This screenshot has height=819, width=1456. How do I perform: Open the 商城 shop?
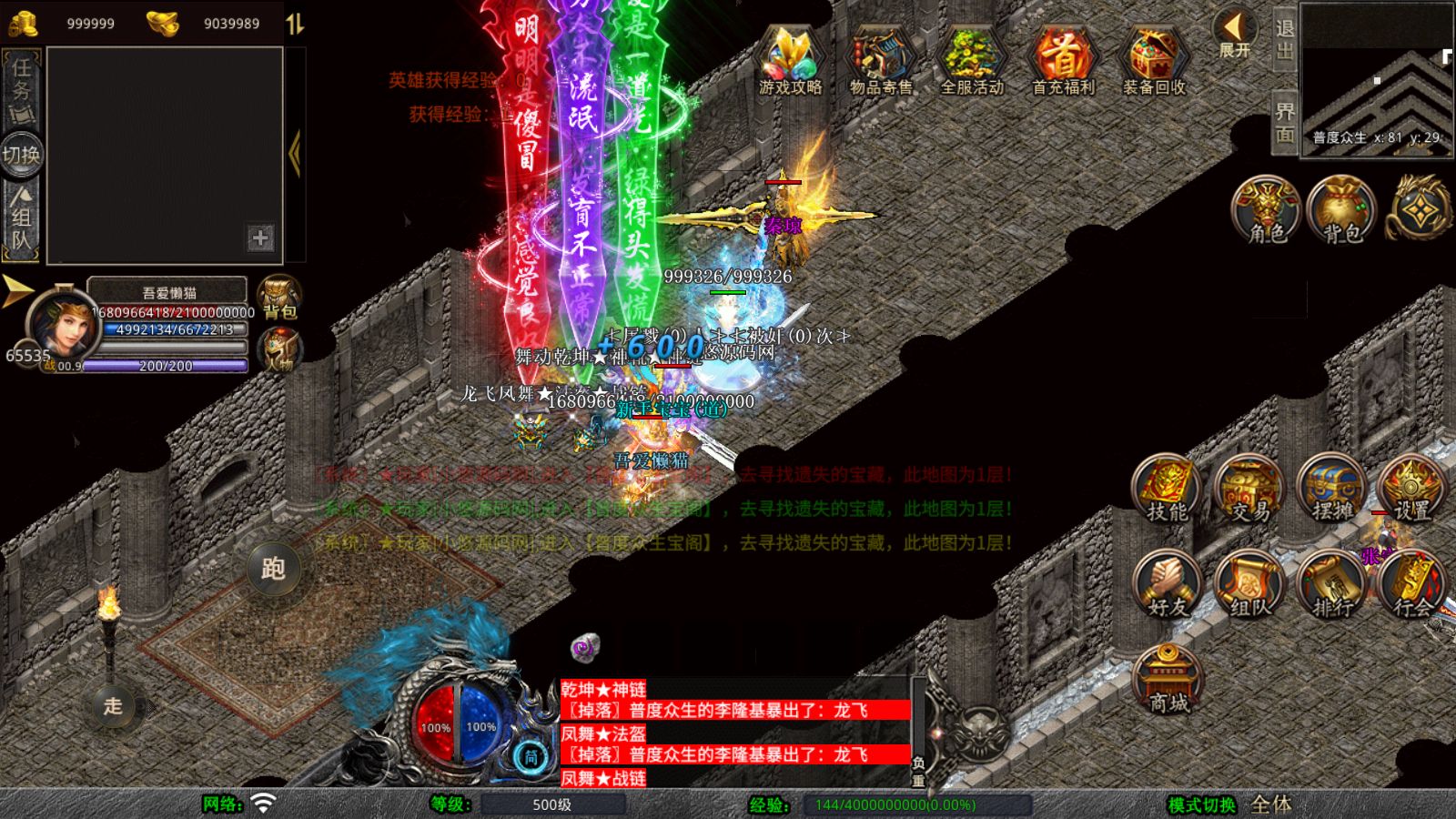pyautogui.click(x=1168, y=680)
